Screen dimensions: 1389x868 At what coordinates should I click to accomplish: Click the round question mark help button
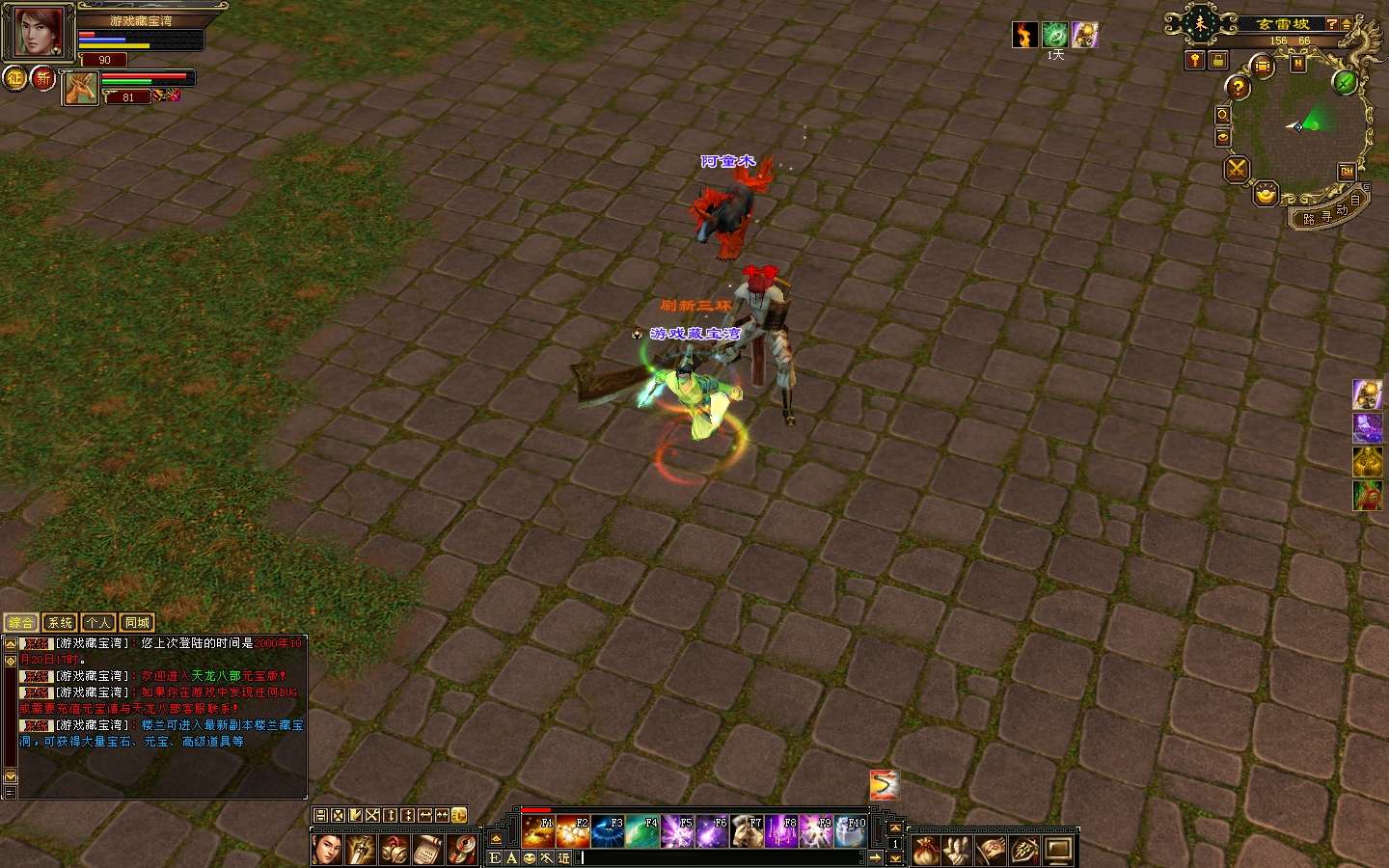coord(1238,88)
